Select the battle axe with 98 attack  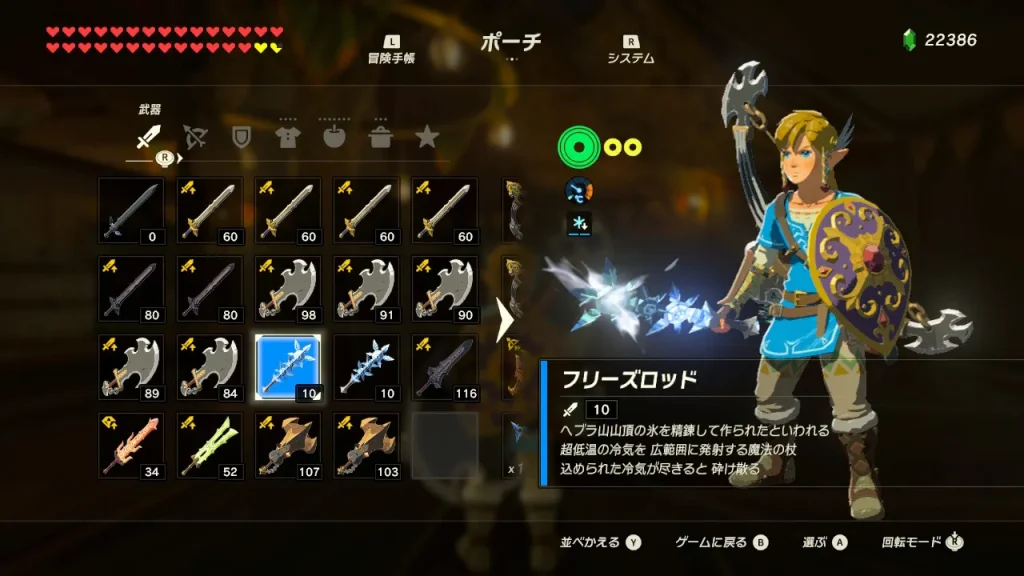pyautogui.click(x=288, y=289)
